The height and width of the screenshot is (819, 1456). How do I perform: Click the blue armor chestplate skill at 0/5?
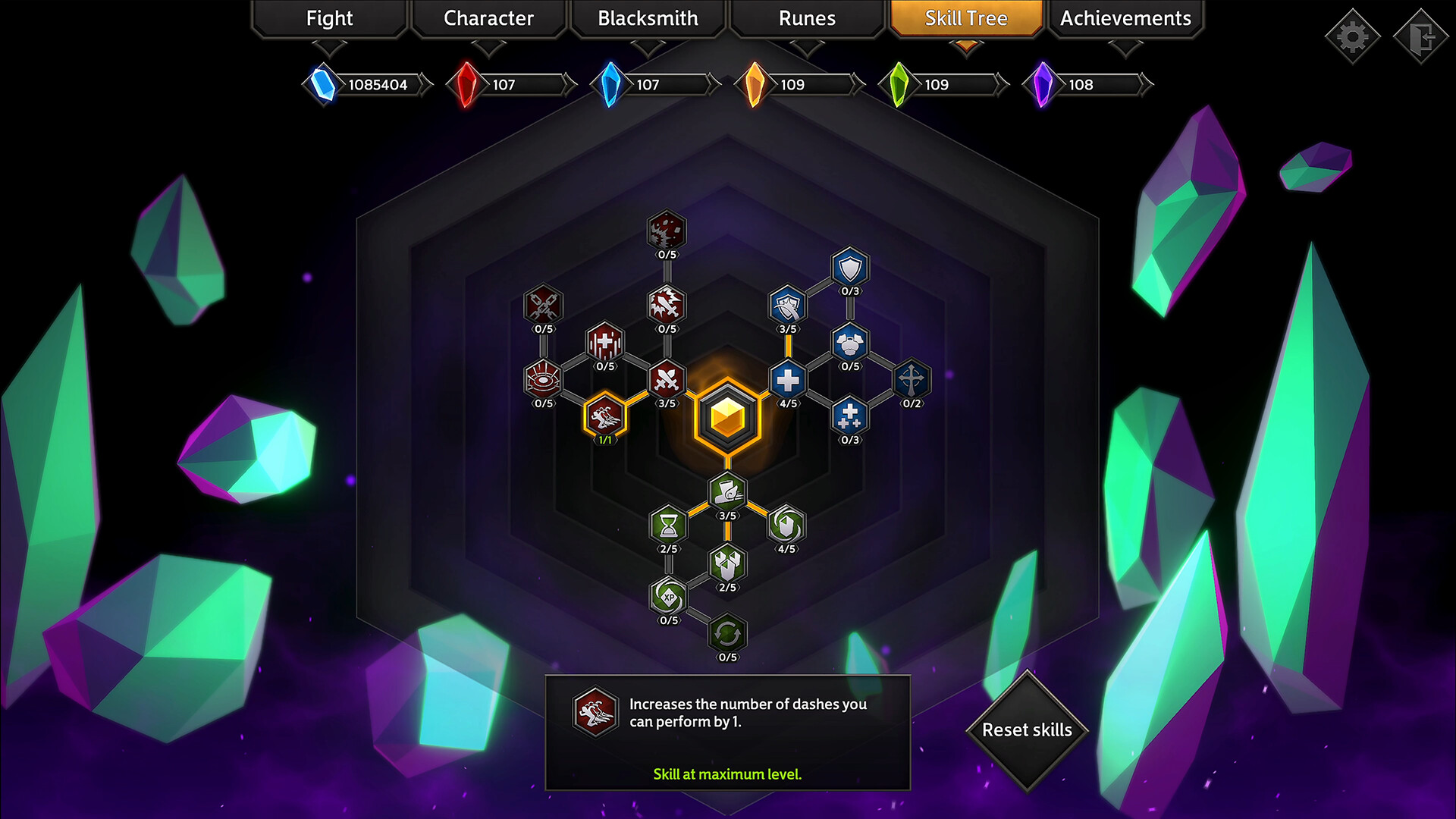pos(849,344)
